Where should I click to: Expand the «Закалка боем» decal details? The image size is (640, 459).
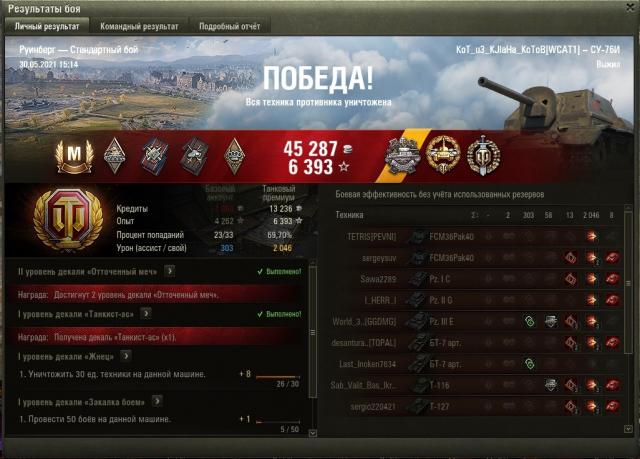click(156, 401)
